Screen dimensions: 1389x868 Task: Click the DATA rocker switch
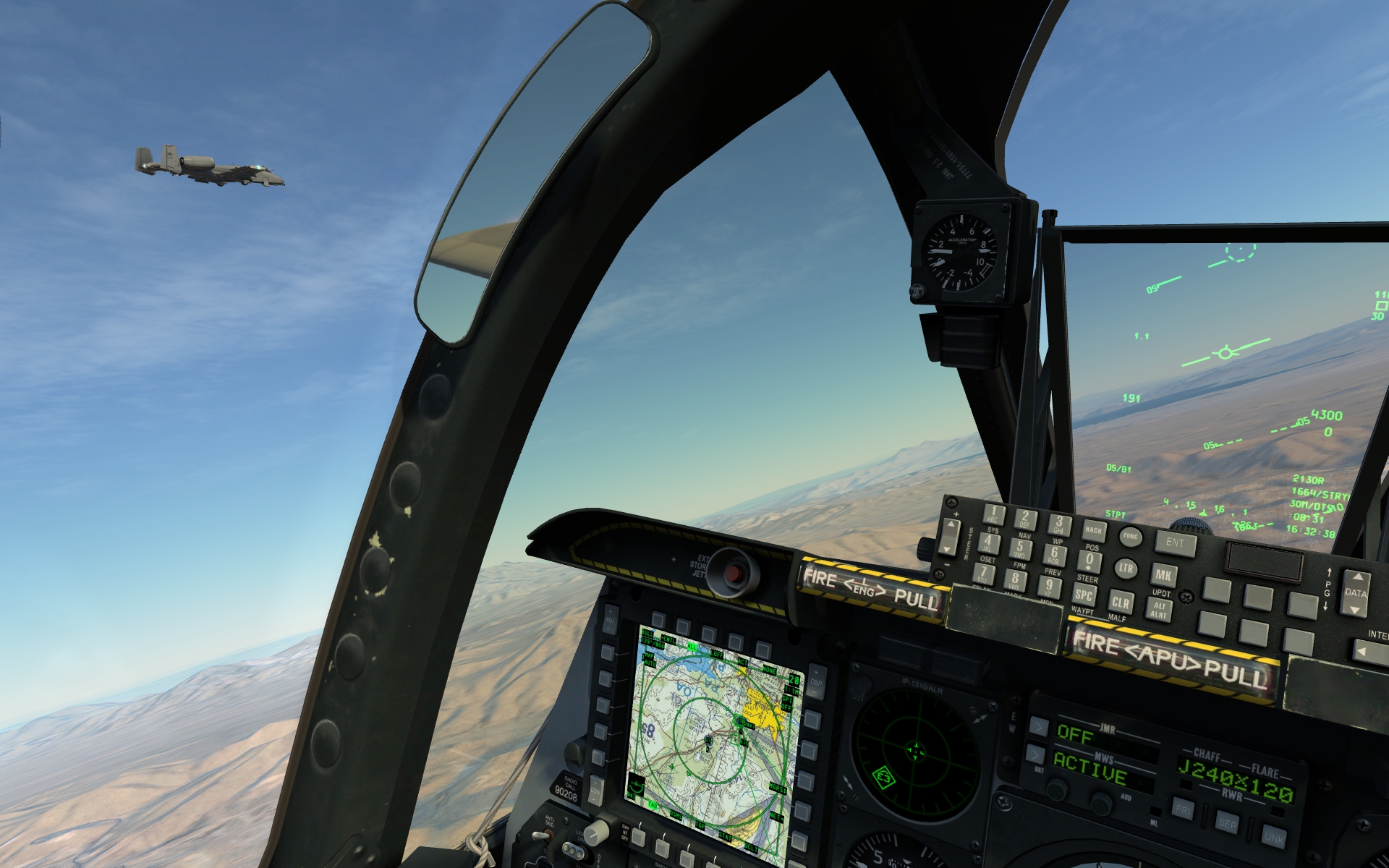pos(1356,593)
